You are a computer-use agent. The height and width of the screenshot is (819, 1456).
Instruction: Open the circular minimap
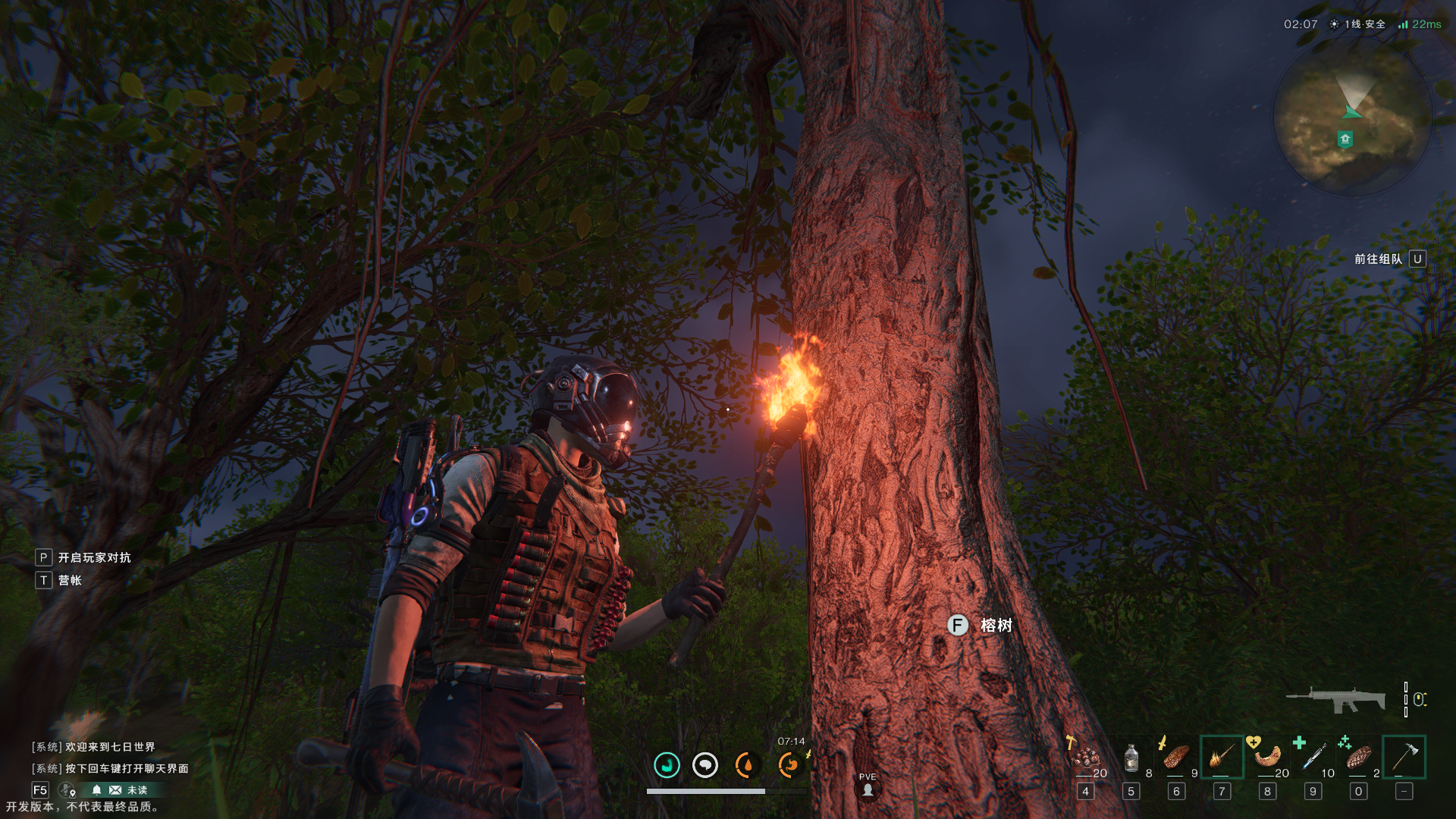tap(1352, 117)
